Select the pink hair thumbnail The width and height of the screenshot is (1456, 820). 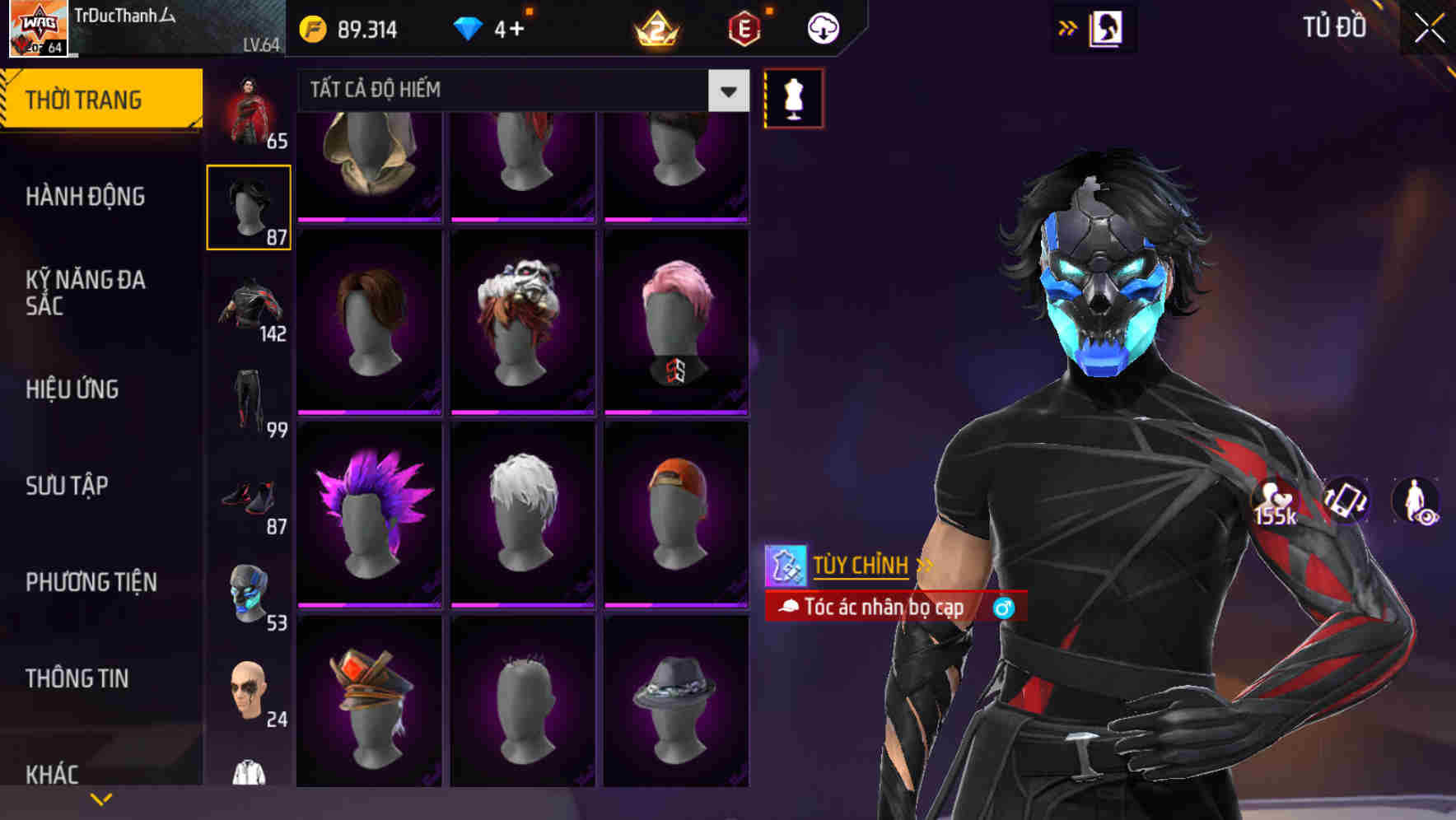point(677,319)
